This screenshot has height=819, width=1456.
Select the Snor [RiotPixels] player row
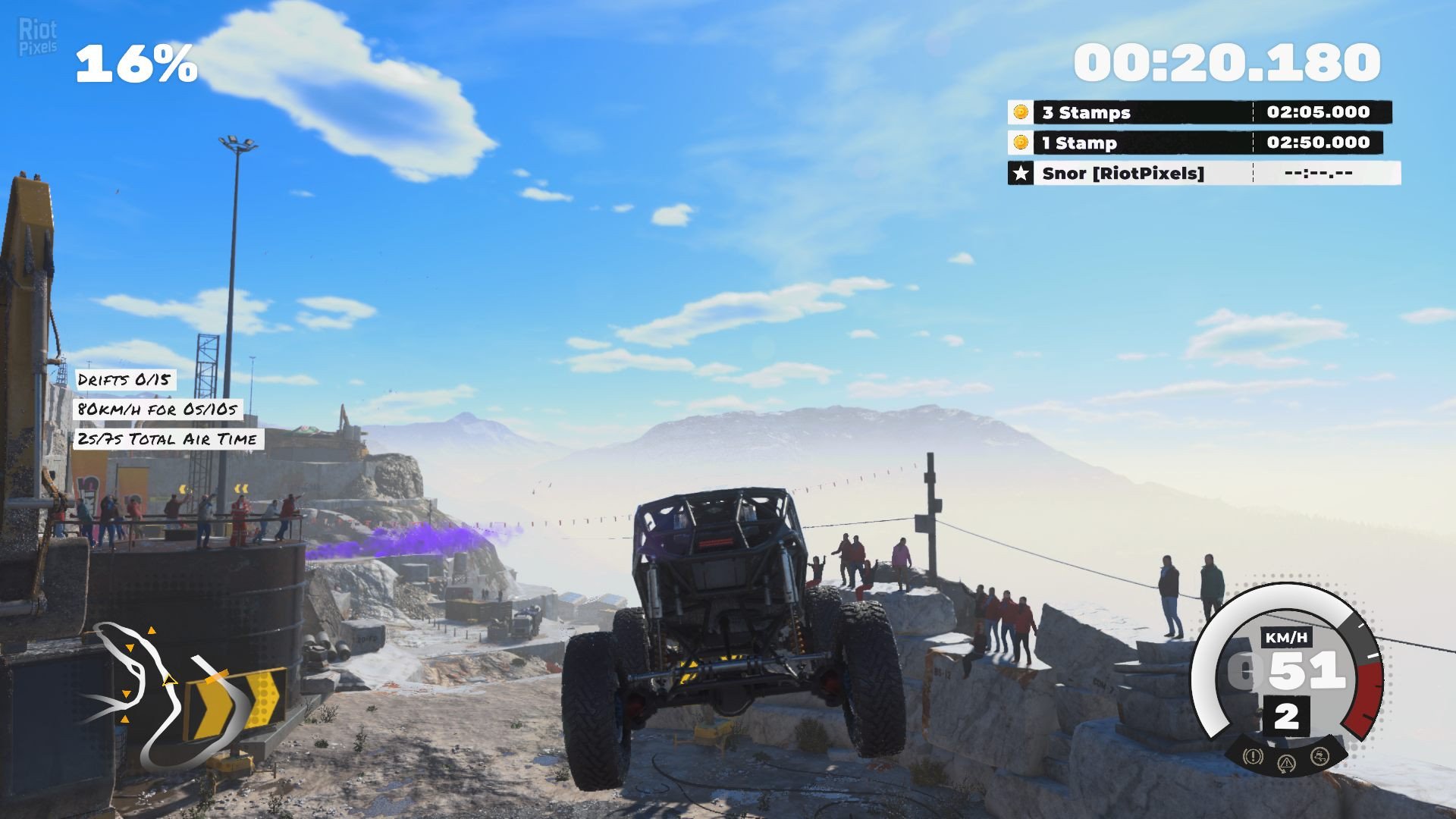(x=1203, y=173)
